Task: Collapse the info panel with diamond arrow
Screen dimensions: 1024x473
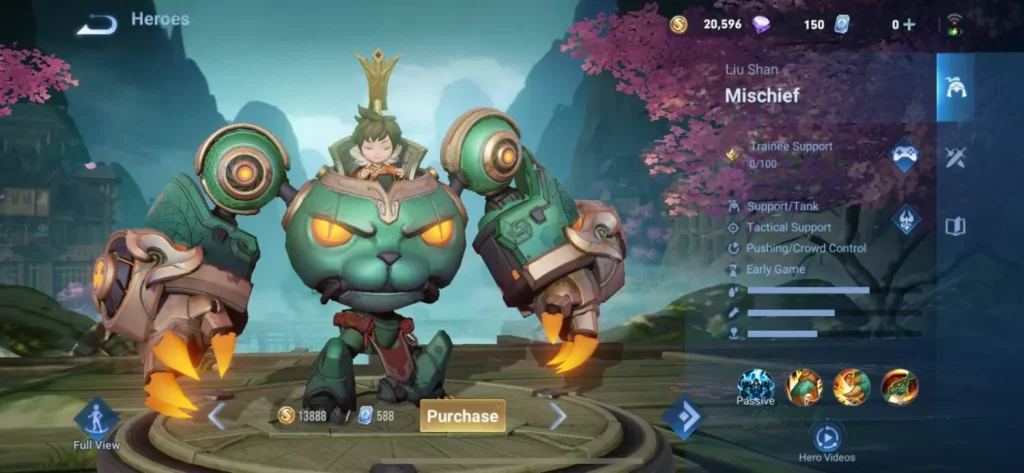Action: pyautogui.click(x=684, y=418)
